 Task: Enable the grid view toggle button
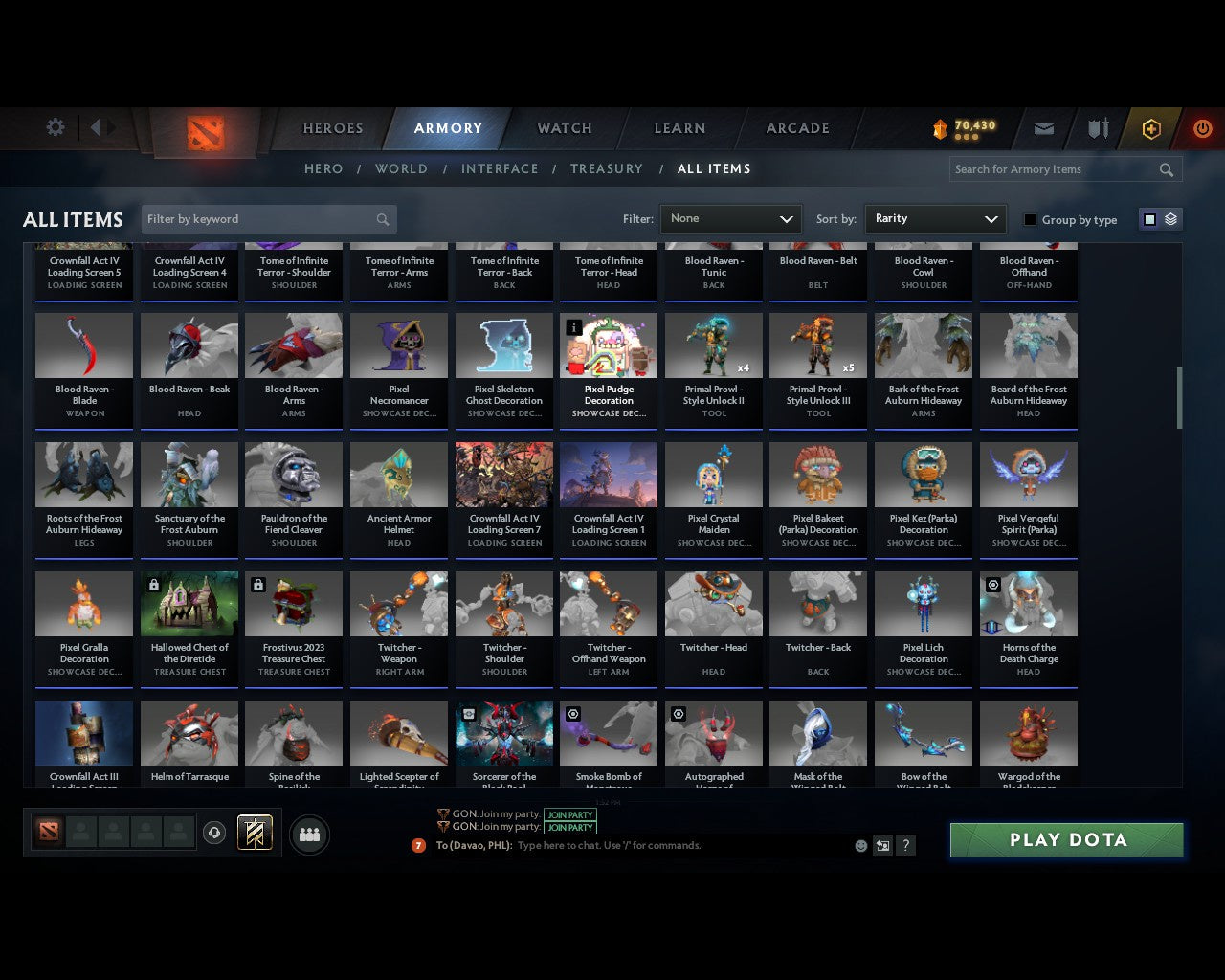pos(1148,218)
